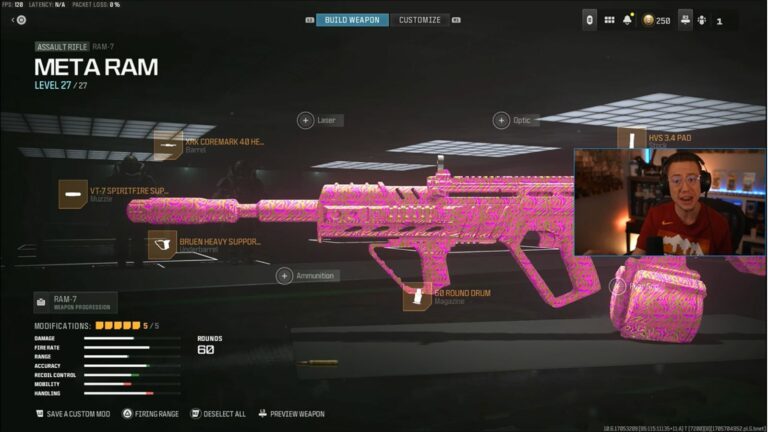Switch to the Customize tab

[420, 20]
